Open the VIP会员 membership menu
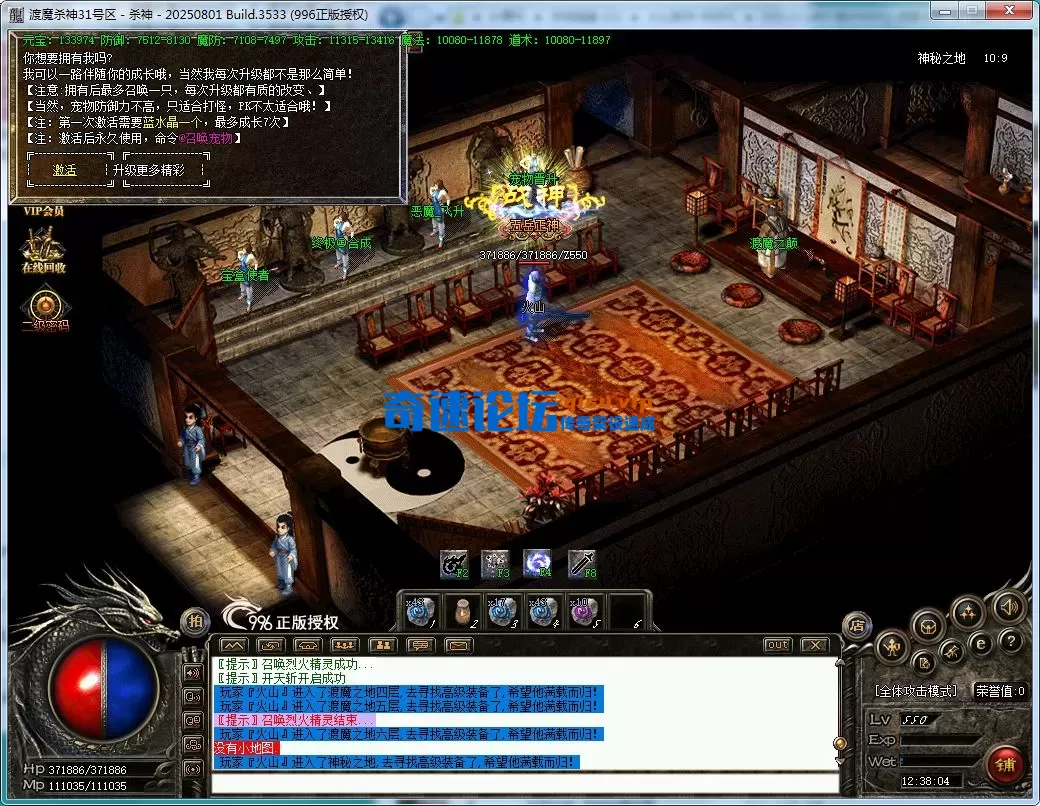 [x=43, y=211]
